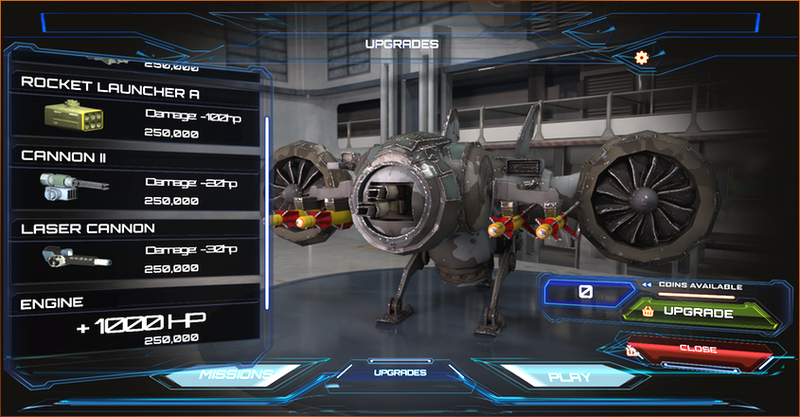Select the Rocket Launcher A upgrade
The image size is (800, 417).
(135, 108)
